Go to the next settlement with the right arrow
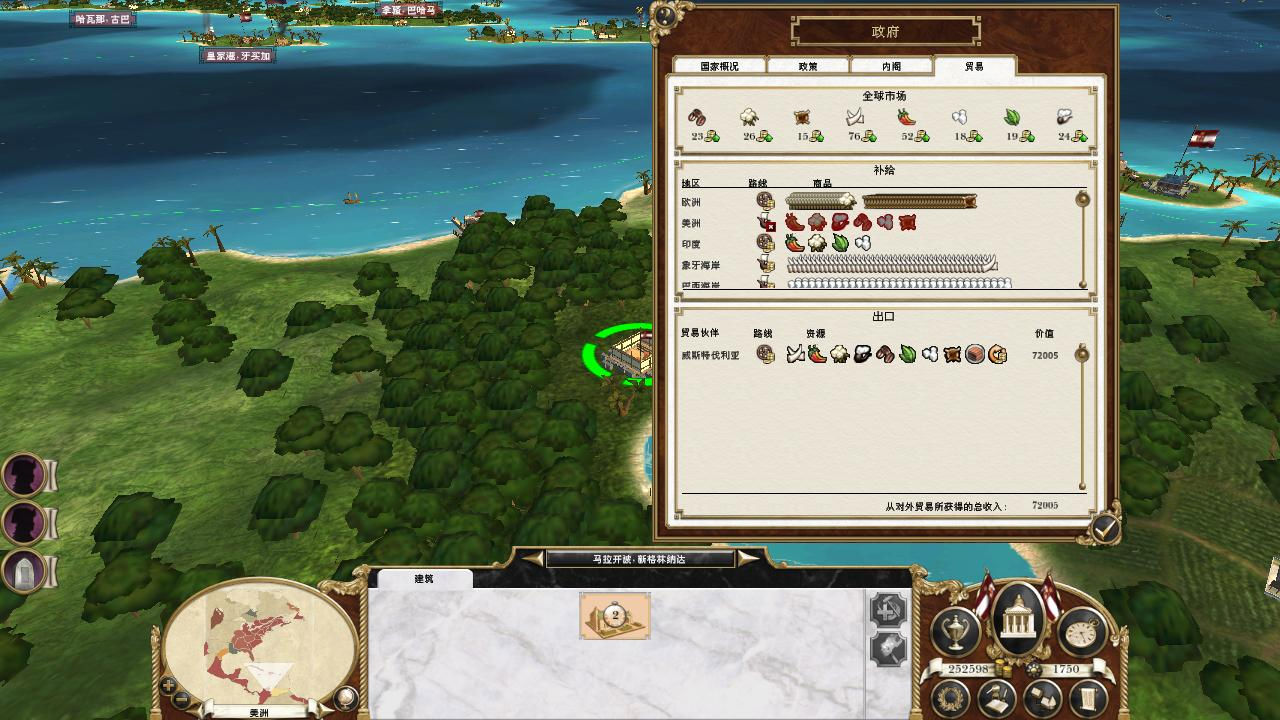Image resolution: width=1280 pixels, height=720 pixels. [747, 559]
